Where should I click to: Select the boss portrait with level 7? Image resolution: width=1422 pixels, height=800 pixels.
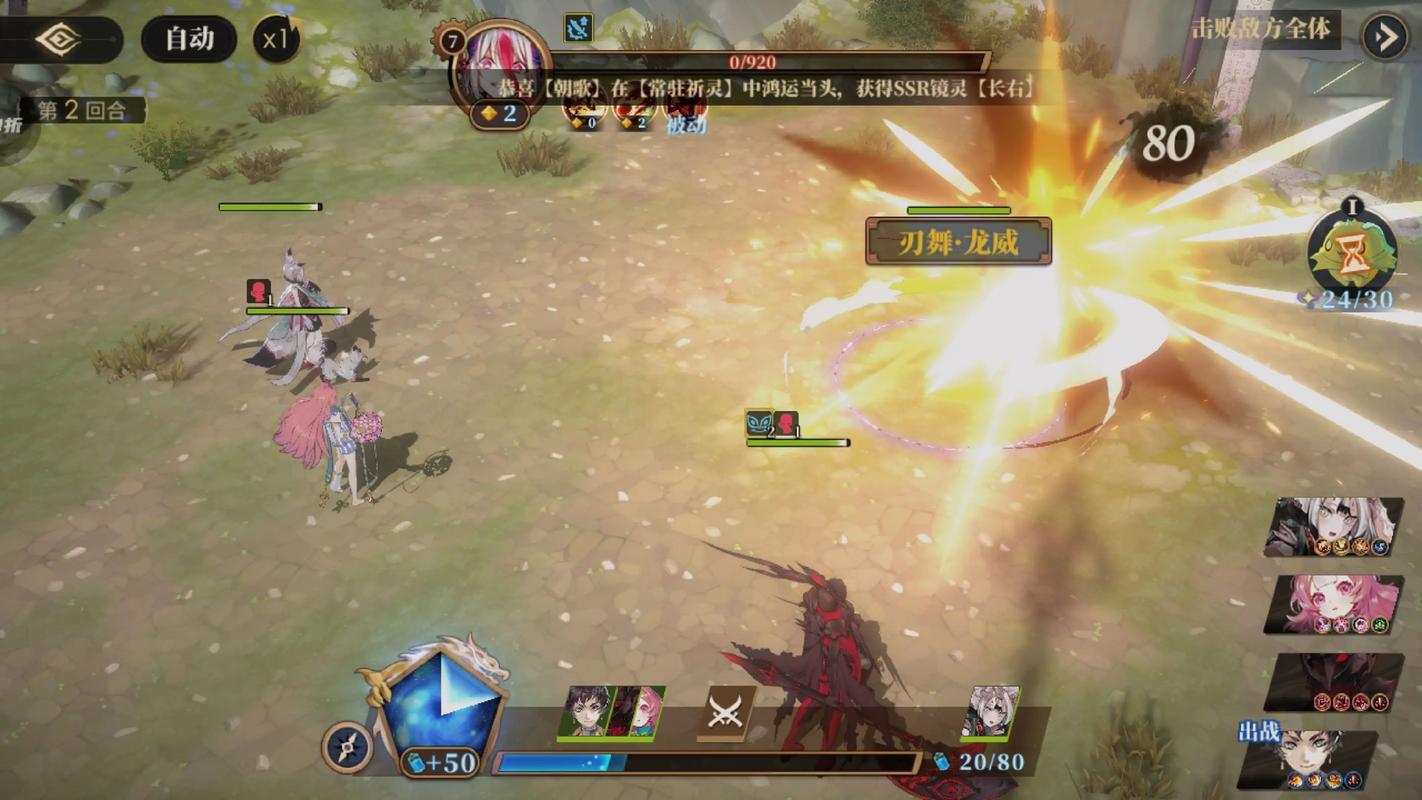500,66
